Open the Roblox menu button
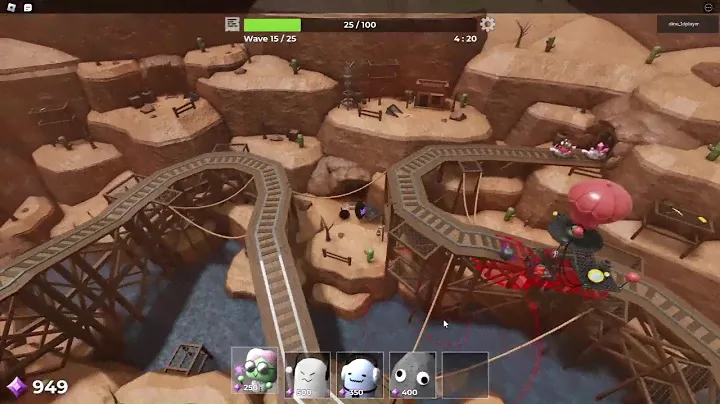This screenshot has height=404, width=720. pyautogui.click(x=8, y=7)
